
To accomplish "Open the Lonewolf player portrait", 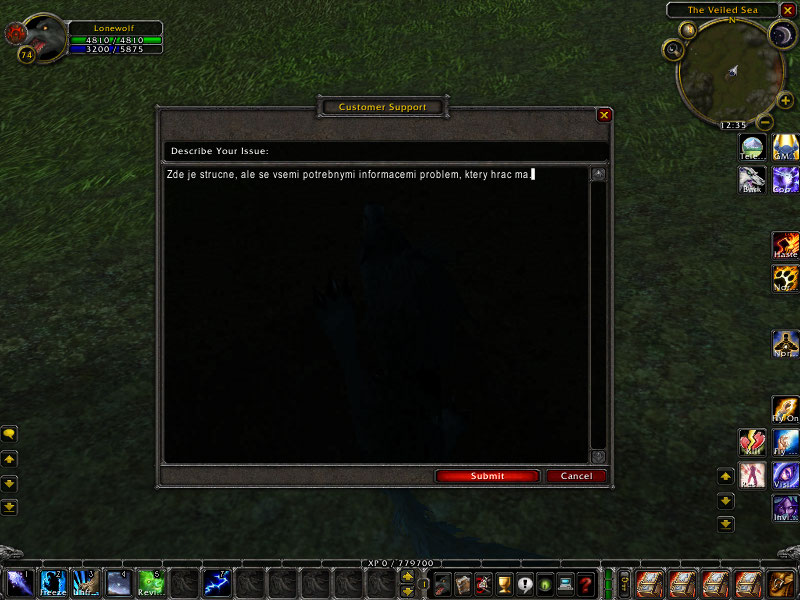I will (x=40, y=38).
